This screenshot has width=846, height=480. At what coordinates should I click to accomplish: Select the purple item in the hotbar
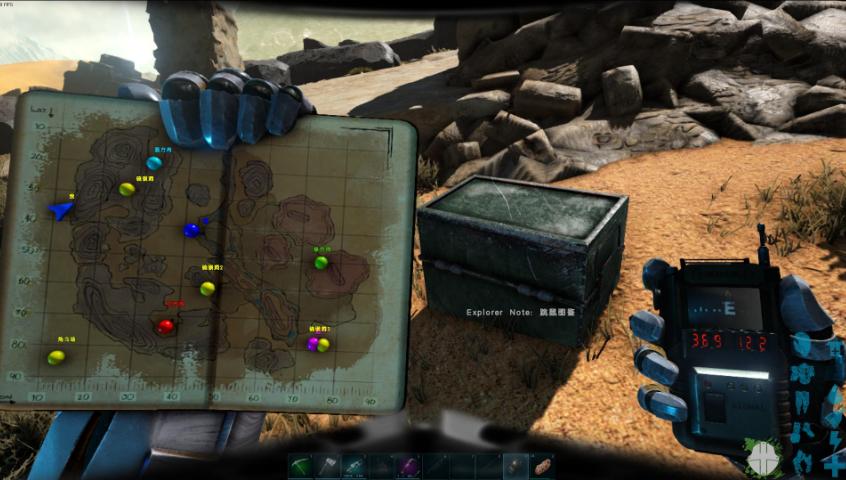(407, 465)
